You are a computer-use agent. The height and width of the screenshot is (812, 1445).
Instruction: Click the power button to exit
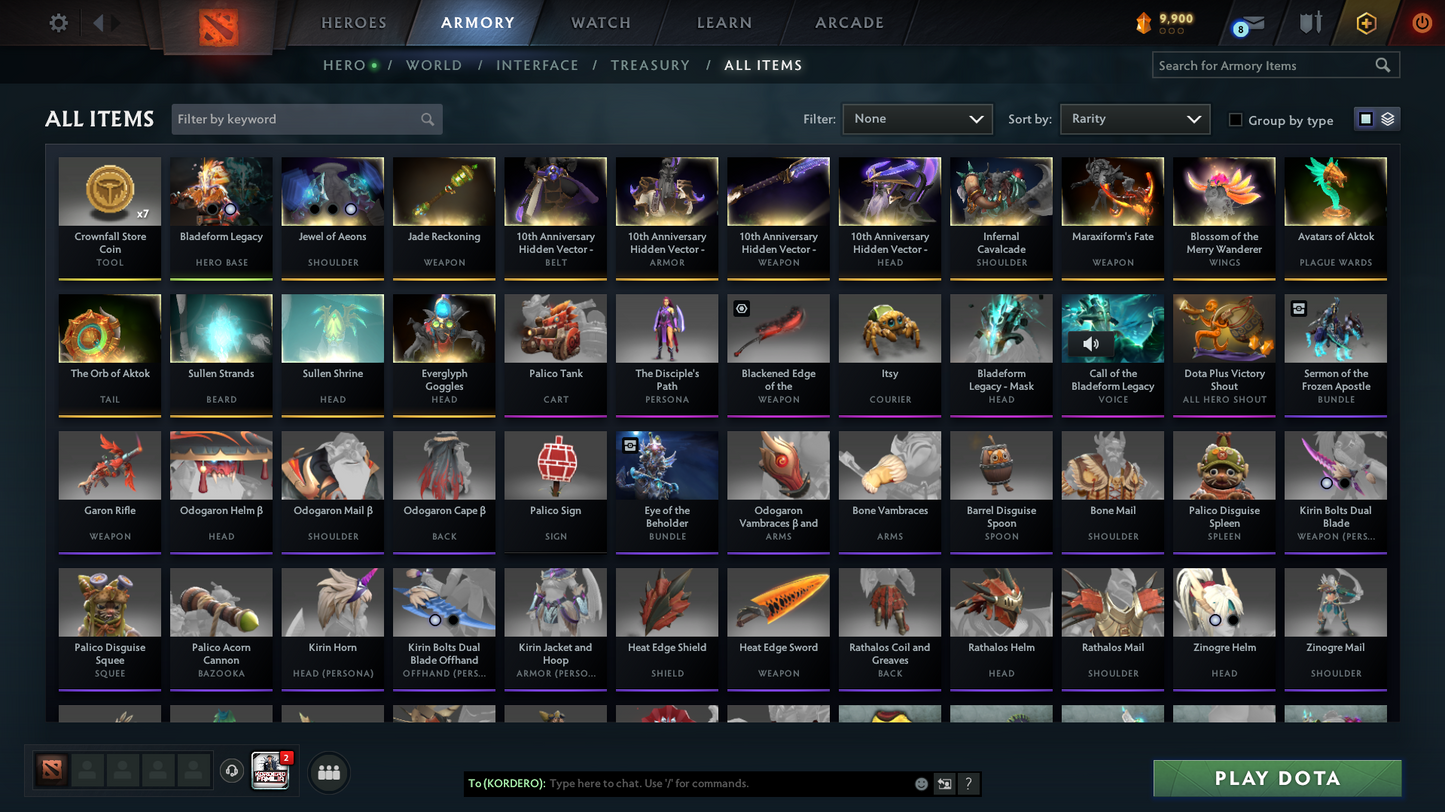1421,22
